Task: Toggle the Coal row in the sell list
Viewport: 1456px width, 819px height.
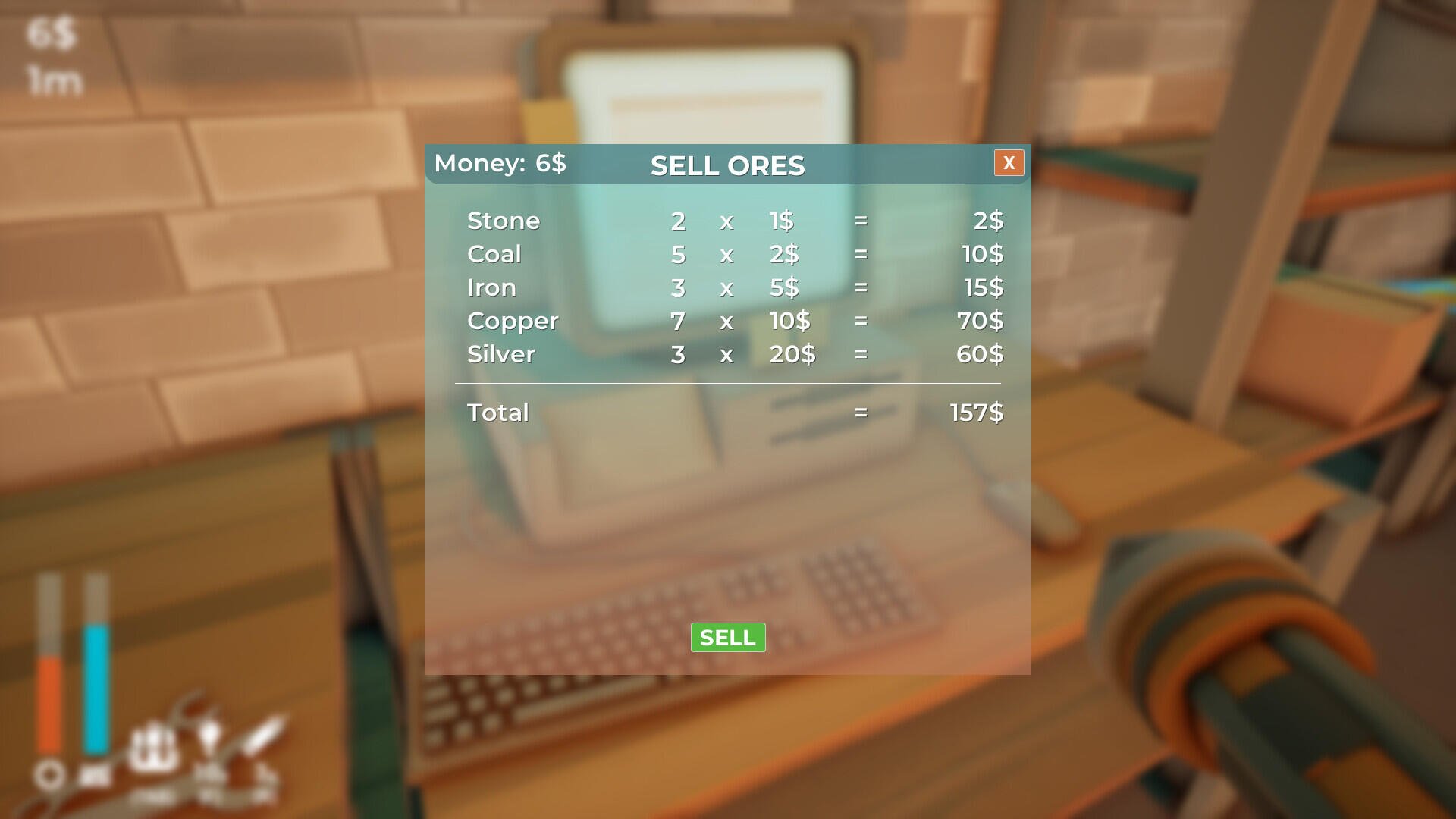Action: click(x=494, y=254)
